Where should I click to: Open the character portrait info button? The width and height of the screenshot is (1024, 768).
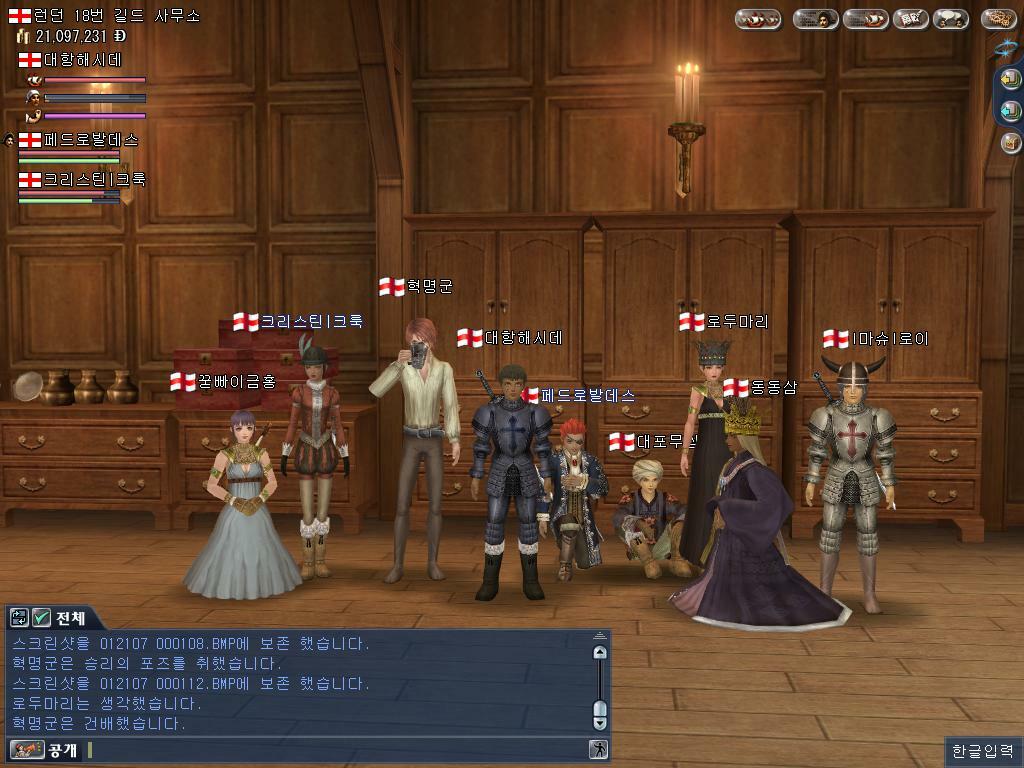[816, 19]
